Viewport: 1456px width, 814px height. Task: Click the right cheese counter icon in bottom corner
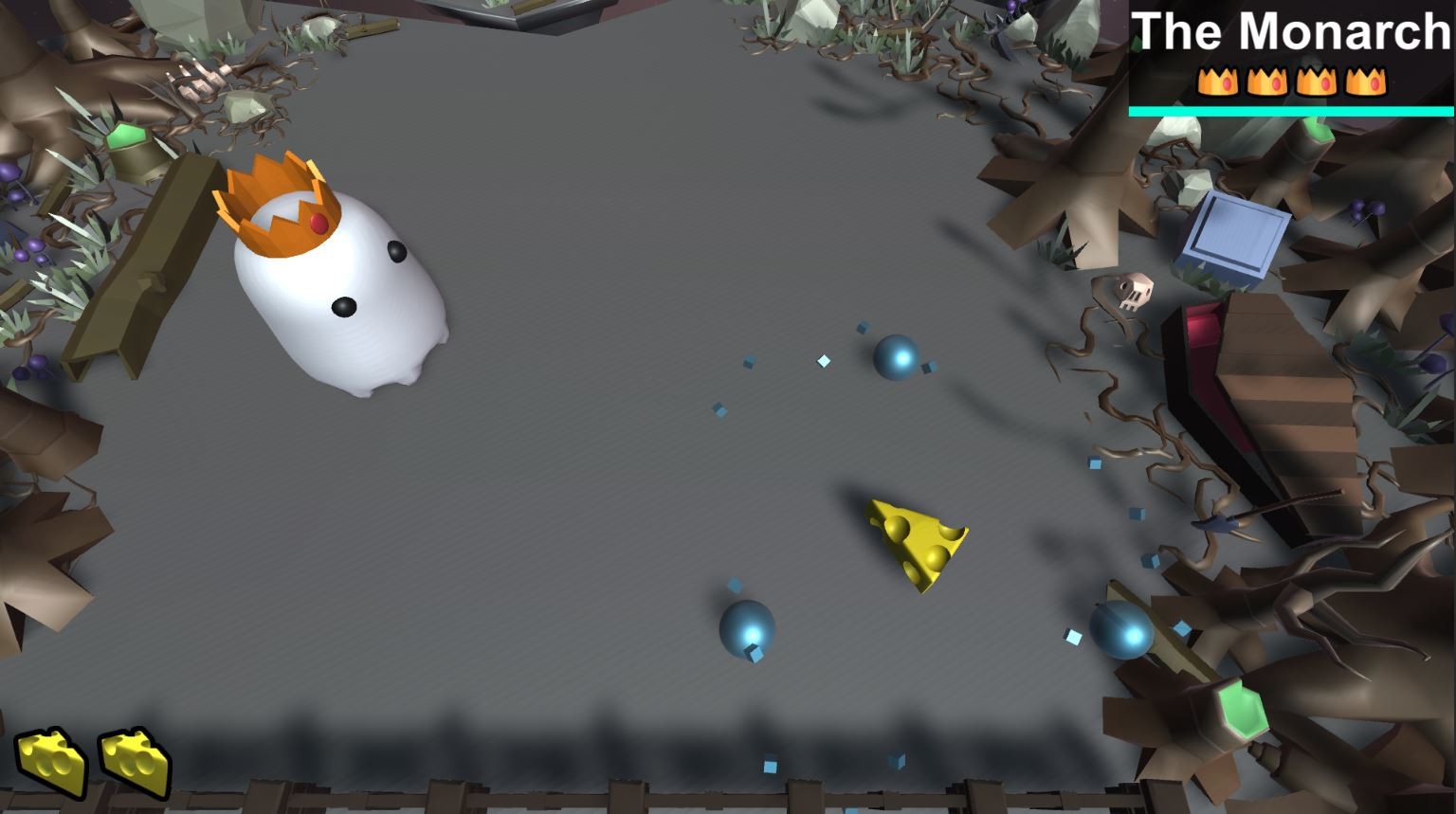coord(133,763)
